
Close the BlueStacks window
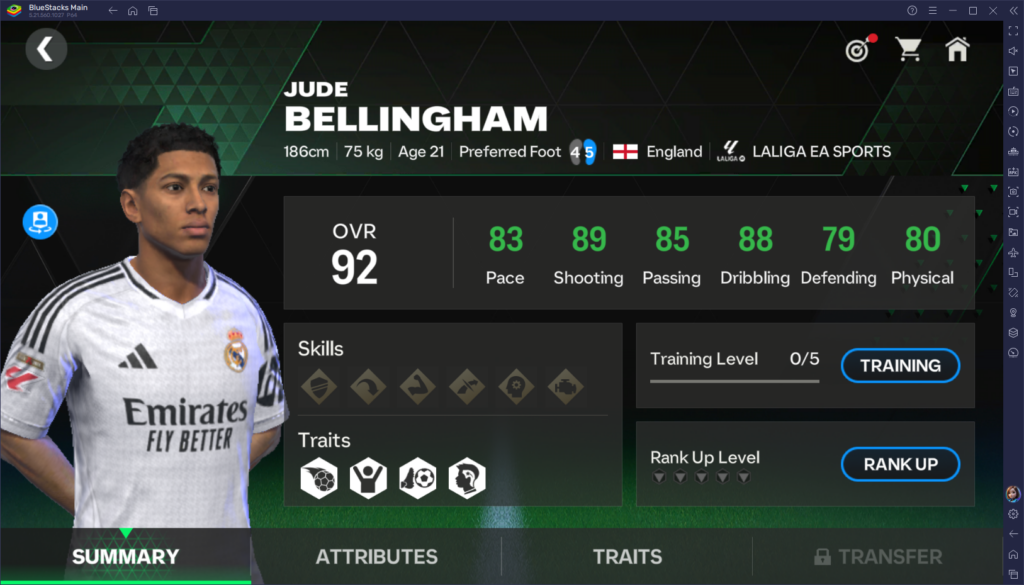(x=990, y=10)
